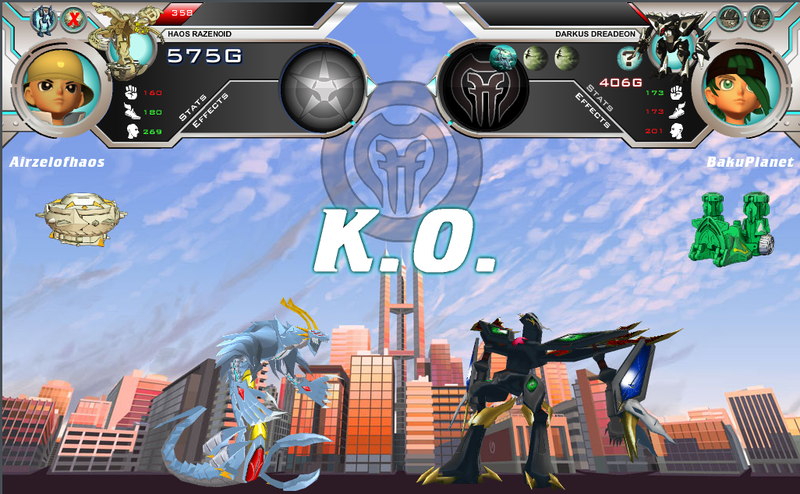This screenshot has width=800, height=494.
Task: Click the red X icon
Action: [73, 18]
